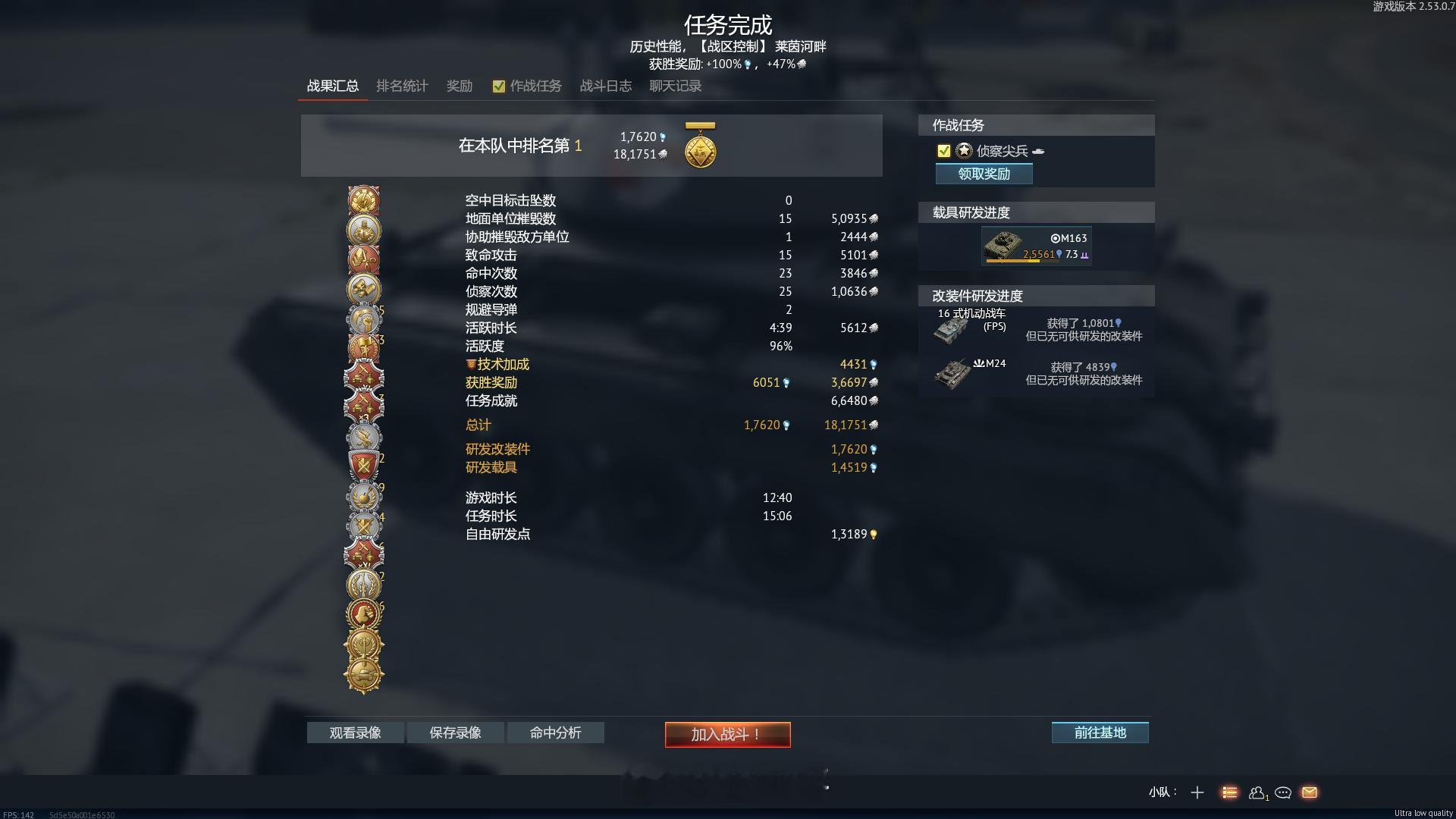1456x819 pixels.
Task: Open friends list showing 1 online
Action: tap(1257, 792)
